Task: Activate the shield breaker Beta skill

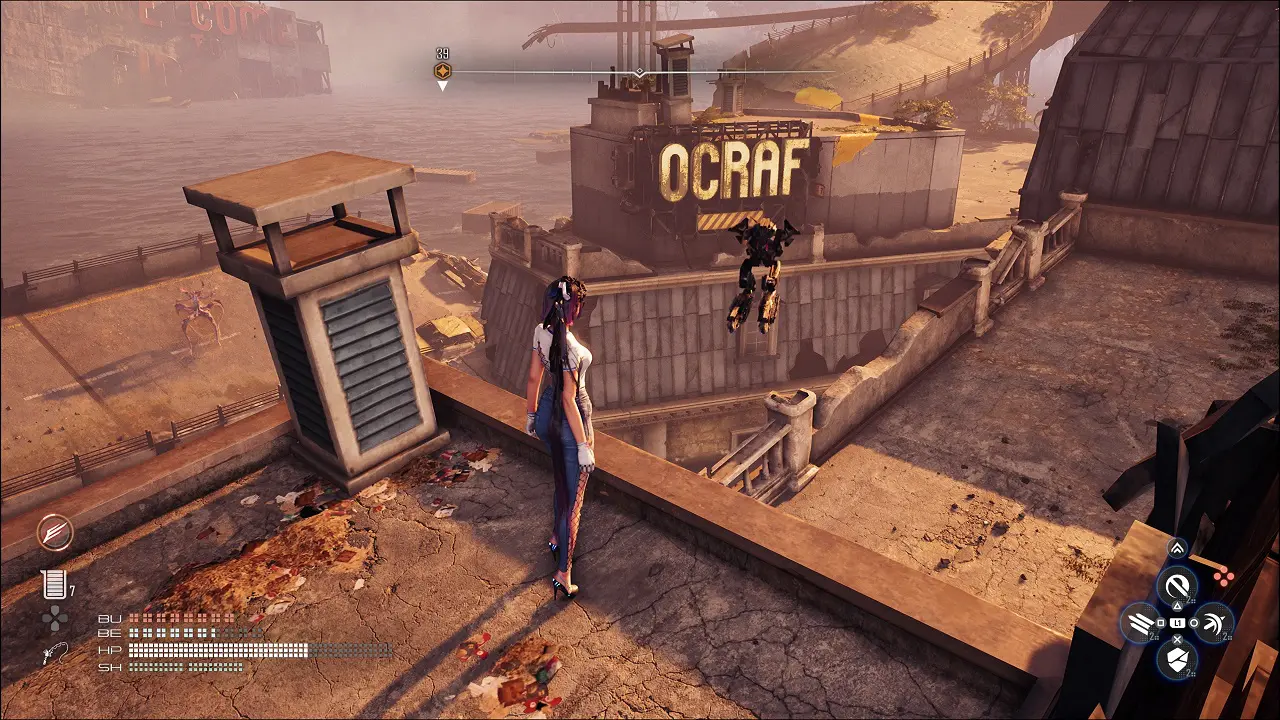Action: tap(1177, 659)
